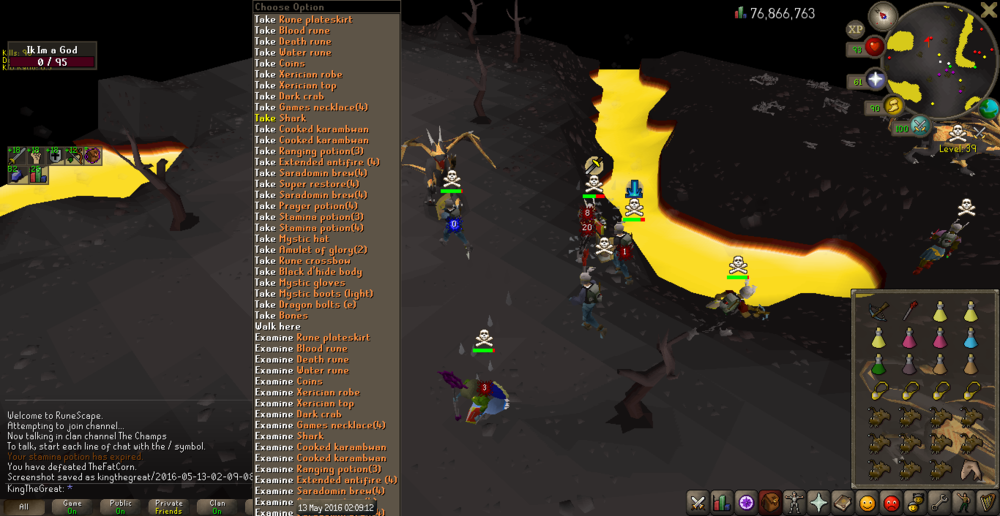1000x516 pixels.
Task: Take the Shark from the menu
Action: click(x=288, y=118)
